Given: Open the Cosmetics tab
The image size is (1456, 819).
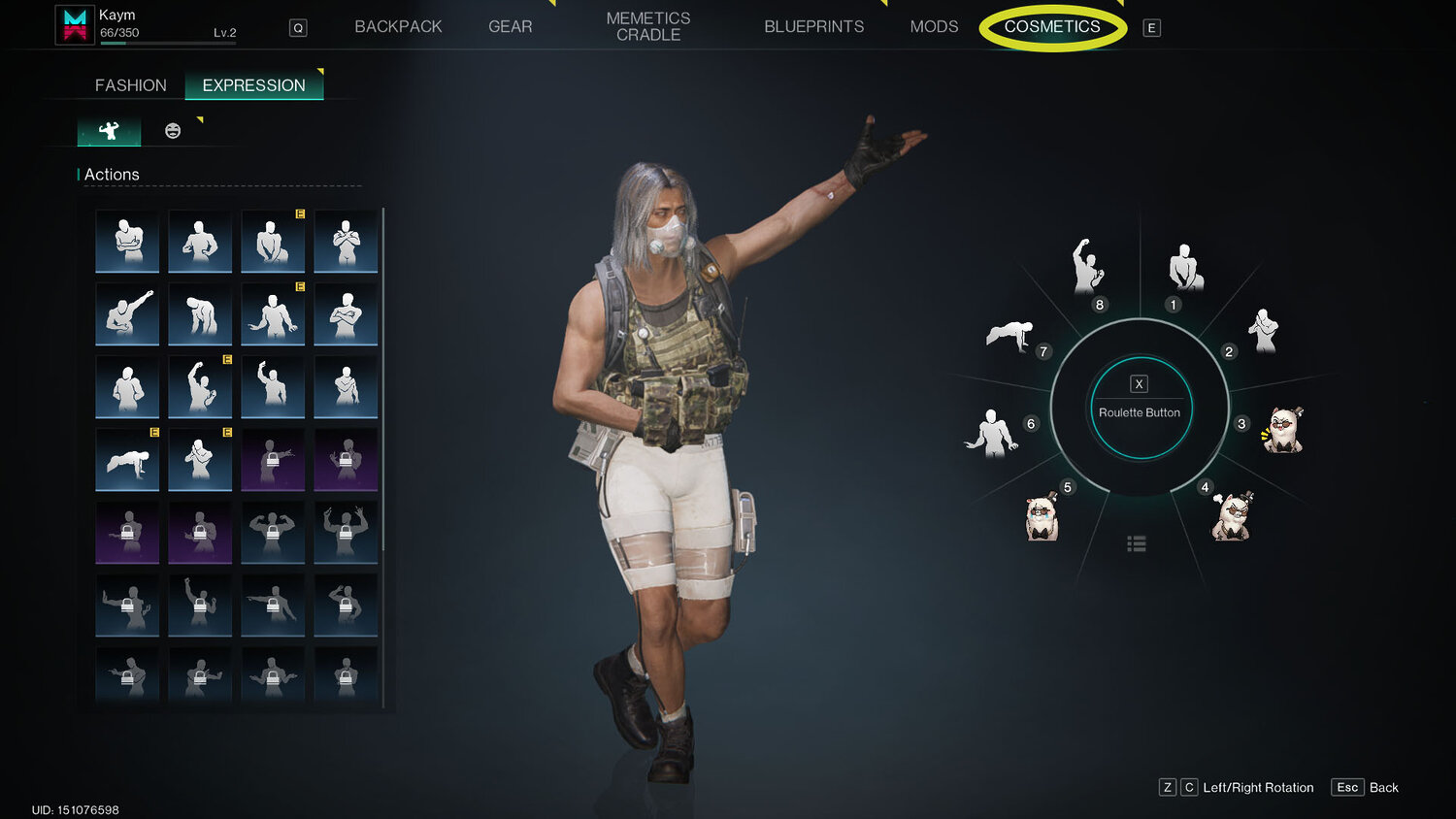Looking at the screenshot, I should point(1052,26).
